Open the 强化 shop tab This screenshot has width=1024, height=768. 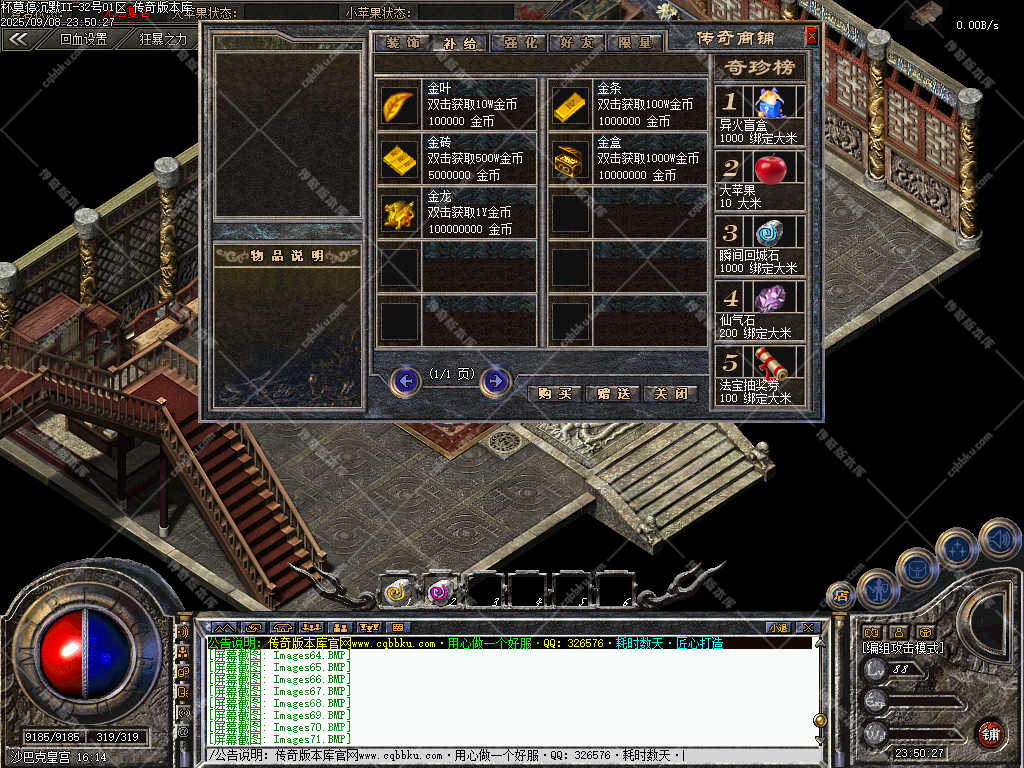tap(517, 43)
